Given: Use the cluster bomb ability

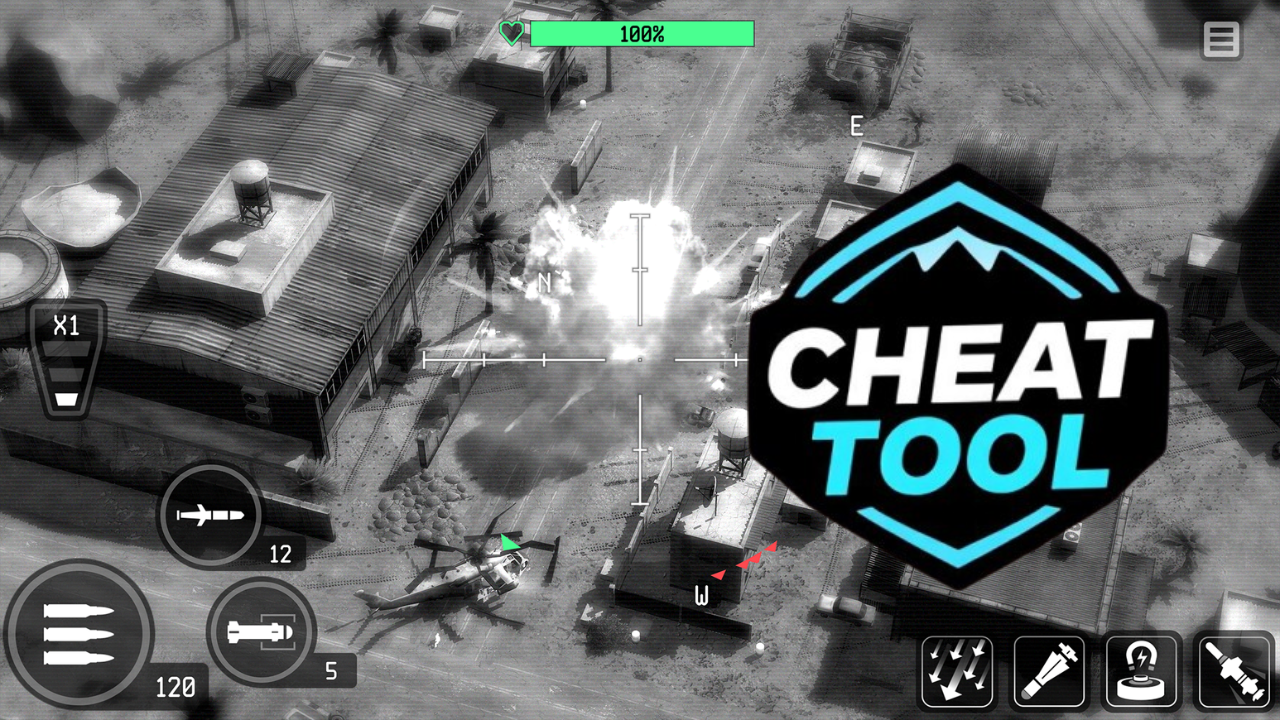Looking at the screenshot, I should point(1049,671).
